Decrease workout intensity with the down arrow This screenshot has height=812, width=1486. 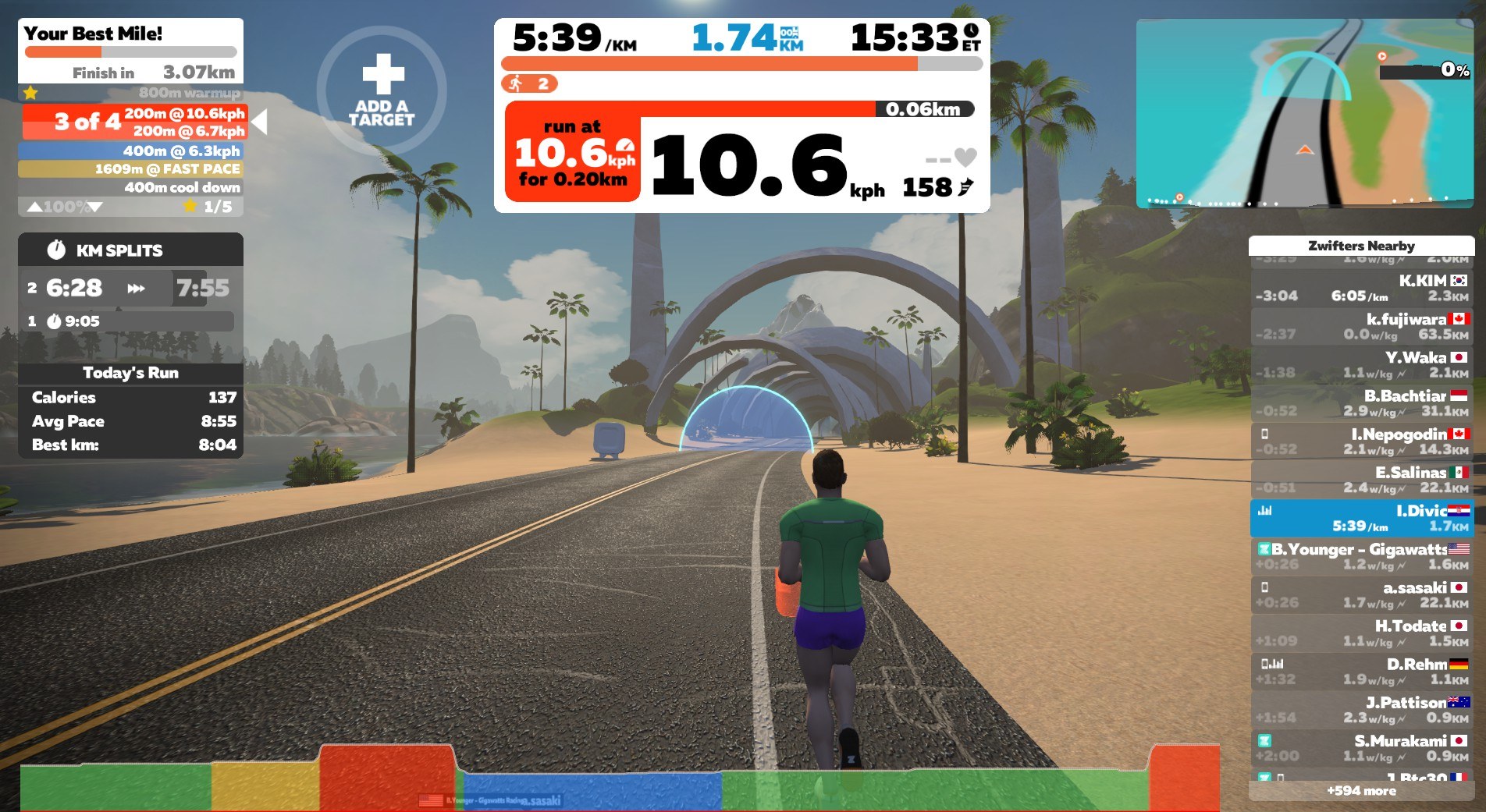(95, 207)
